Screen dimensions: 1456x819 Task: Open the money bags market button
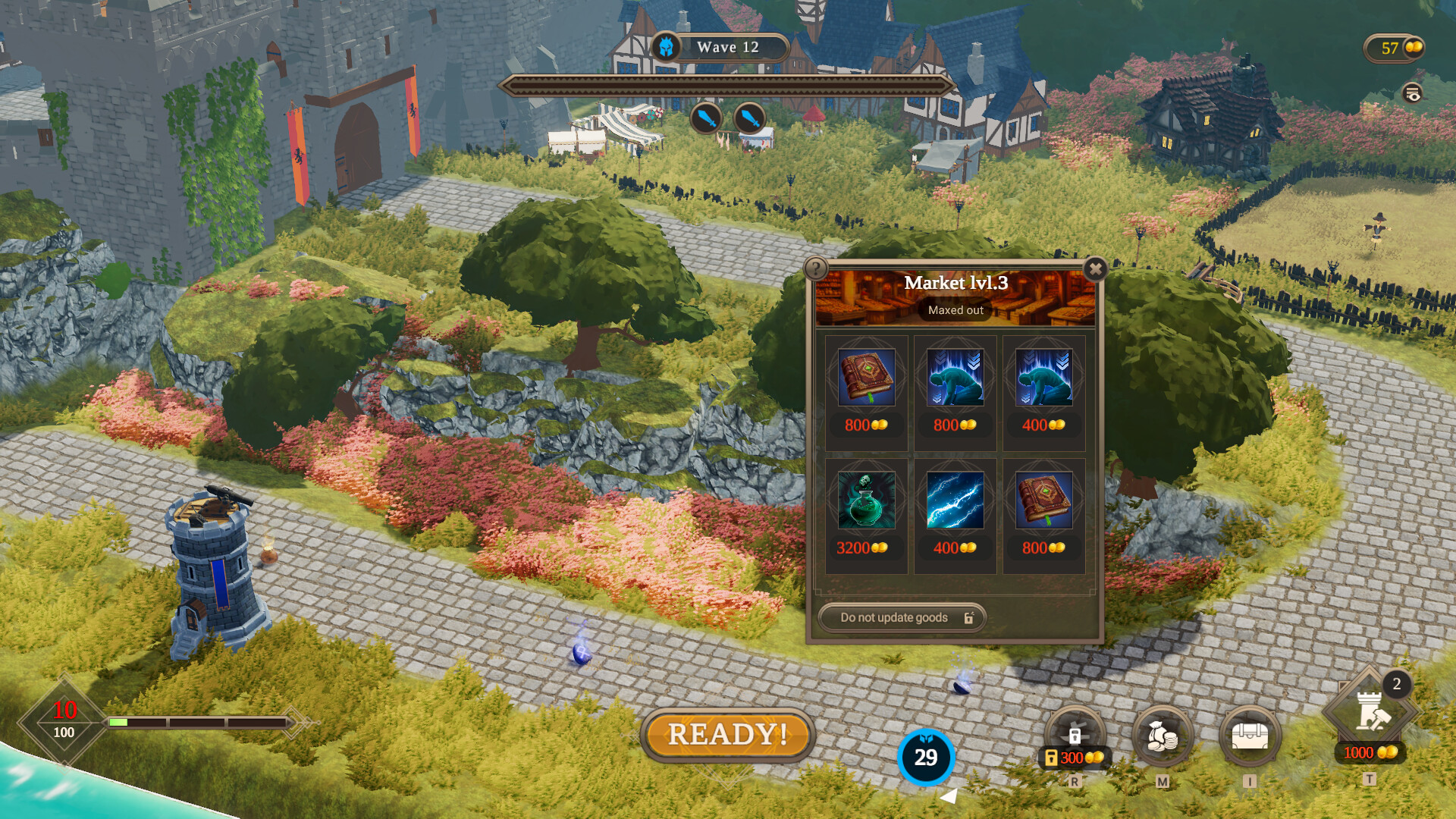click(x=1162, y=736)
